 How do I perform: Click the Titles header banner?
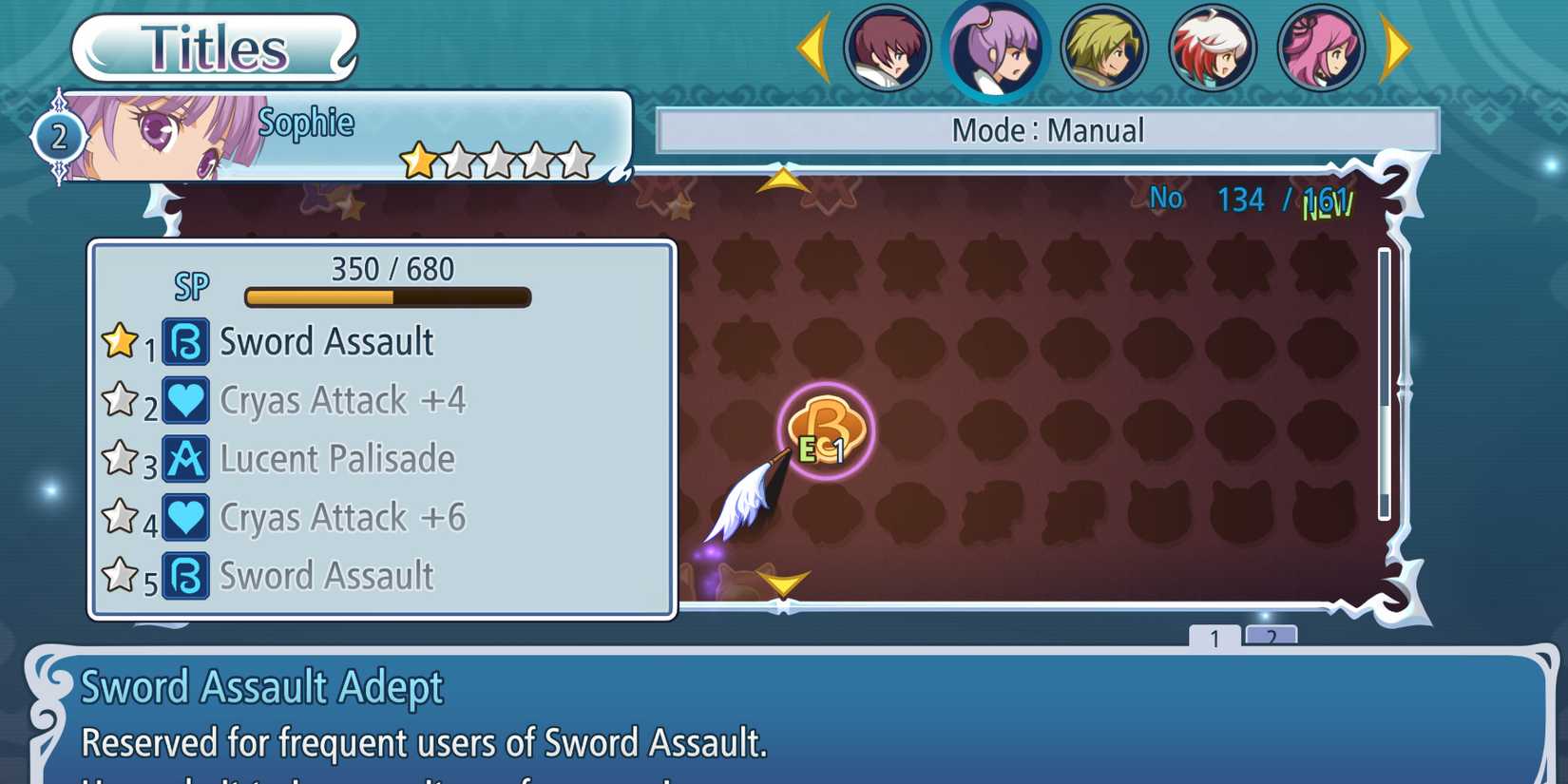tap(211, 46)
